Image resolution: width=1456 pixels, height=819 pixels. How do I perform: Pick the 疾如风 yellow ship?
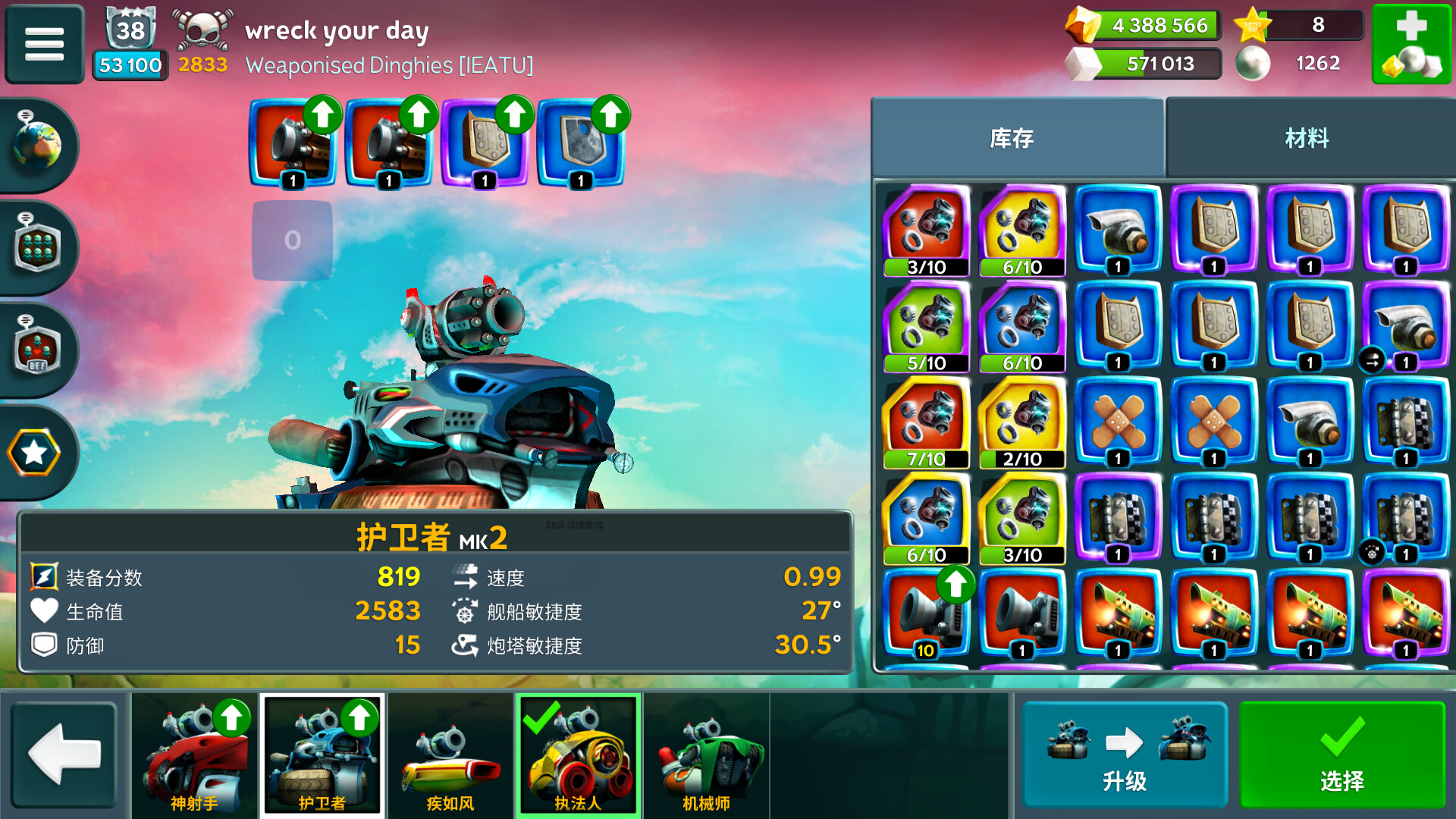coord(450,755)
